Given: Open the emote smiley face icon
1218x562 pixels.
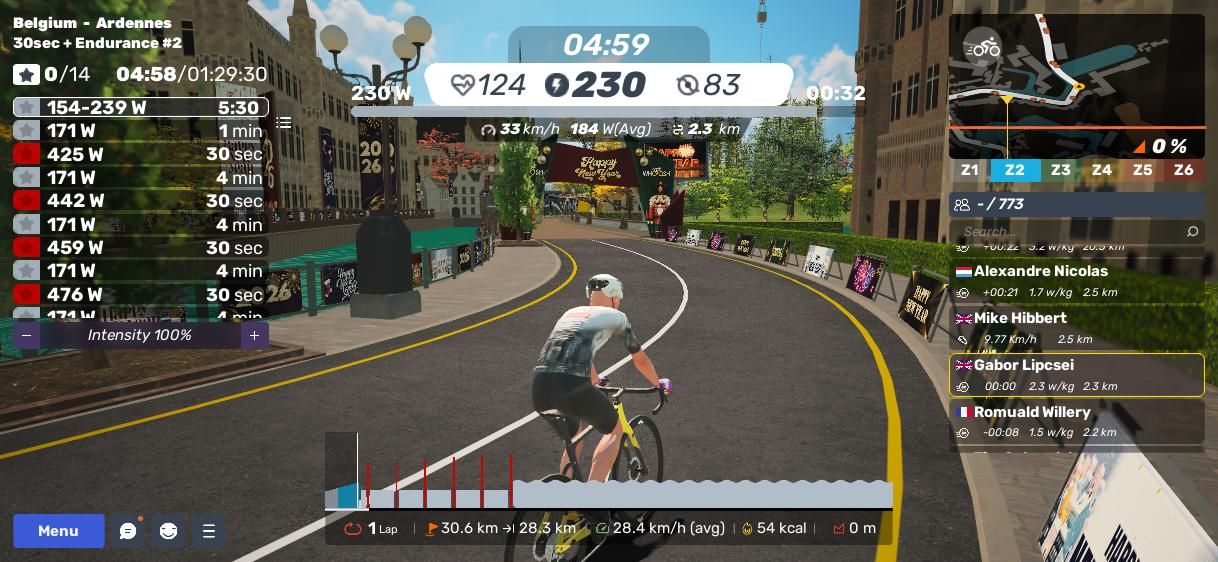Looking at the screenshot, I should 168,531.
